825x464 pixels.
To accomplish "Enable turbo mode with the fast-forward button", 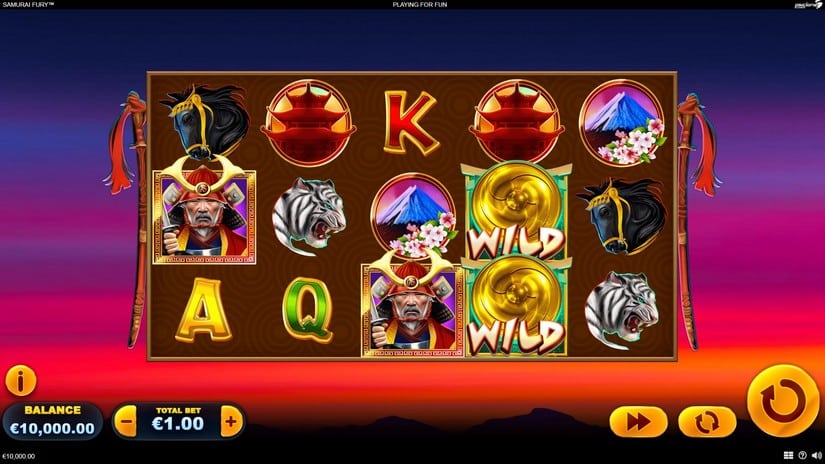I will (x=639, y=421).
